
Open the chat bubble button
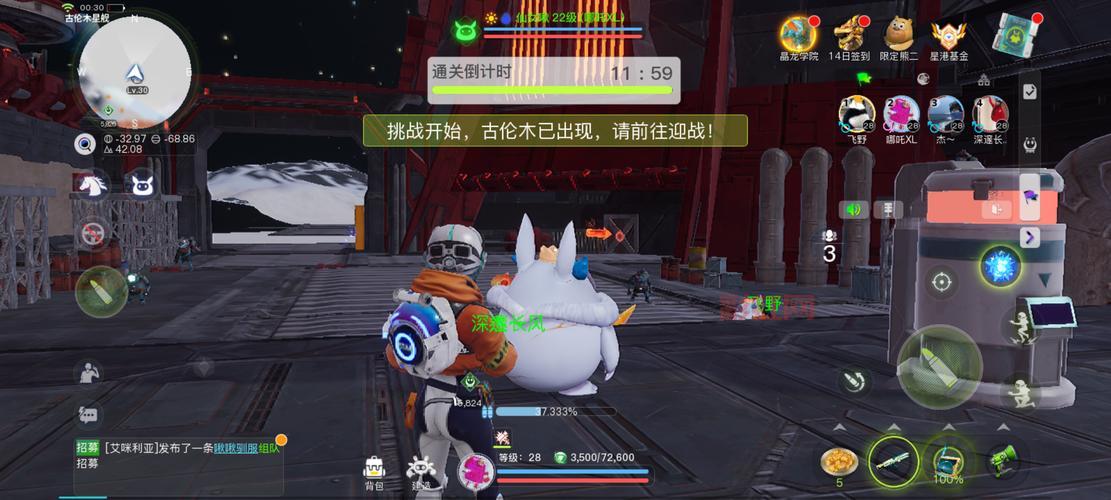88,414
